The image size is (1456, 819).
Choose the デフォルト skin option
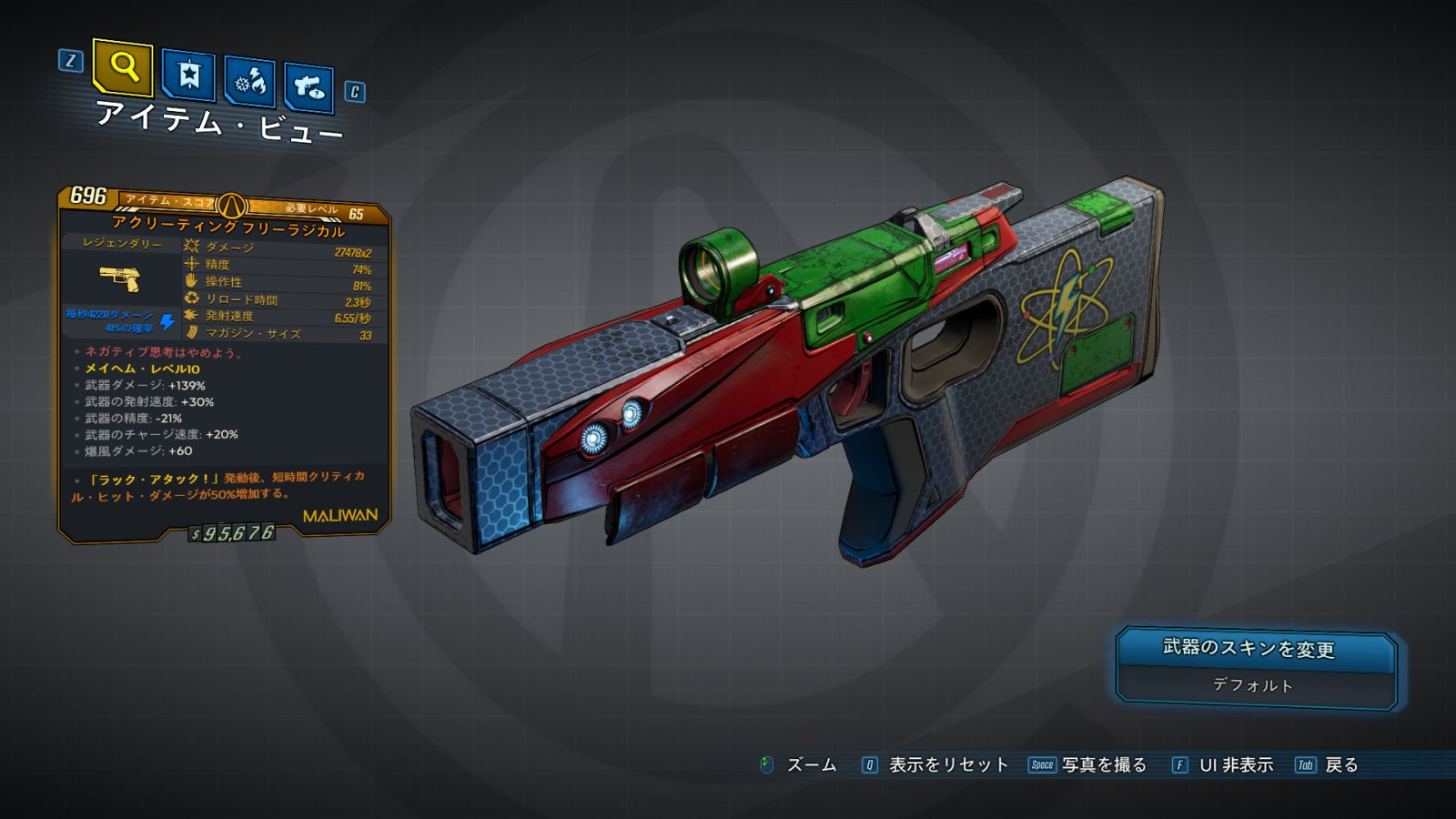(1254, 686)
